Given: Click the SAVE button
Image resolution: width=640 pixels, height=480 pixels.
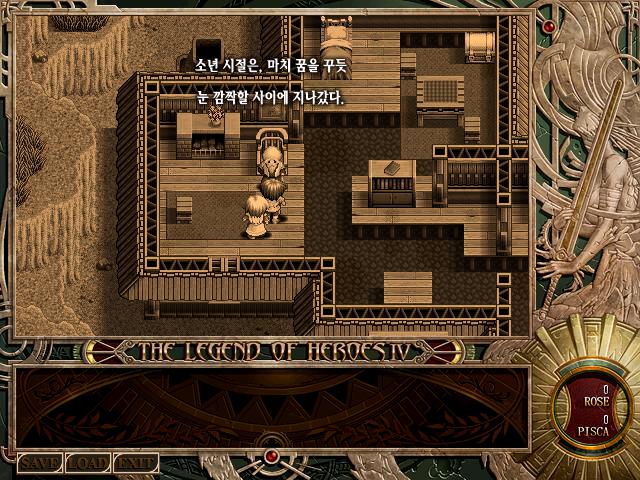Looking at the screenshot, I should pyautogui.click(x=40, y=463).
